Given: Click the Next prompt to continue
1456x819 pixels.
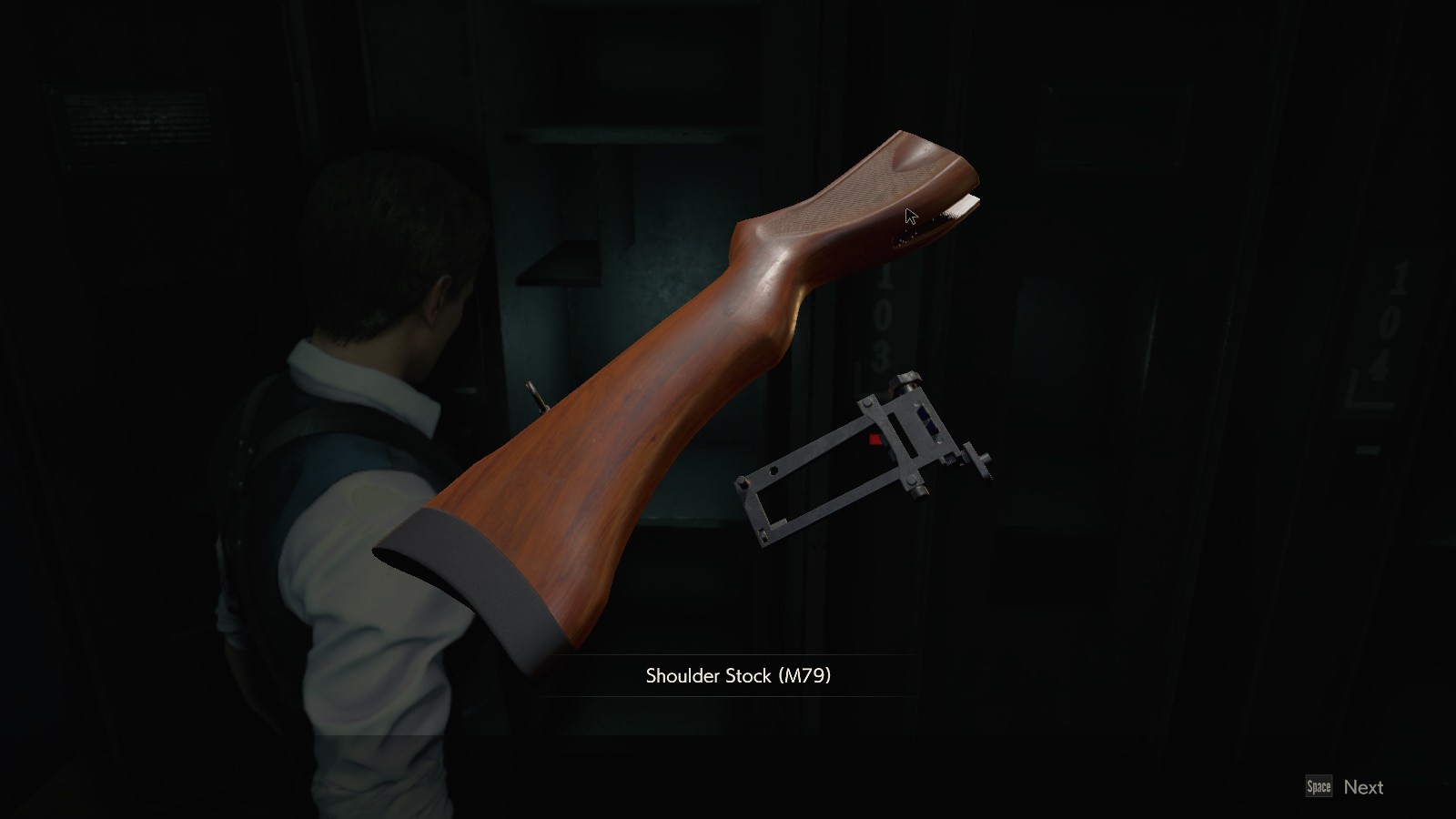Looking at the screenshot, I should pos(1362,786).
